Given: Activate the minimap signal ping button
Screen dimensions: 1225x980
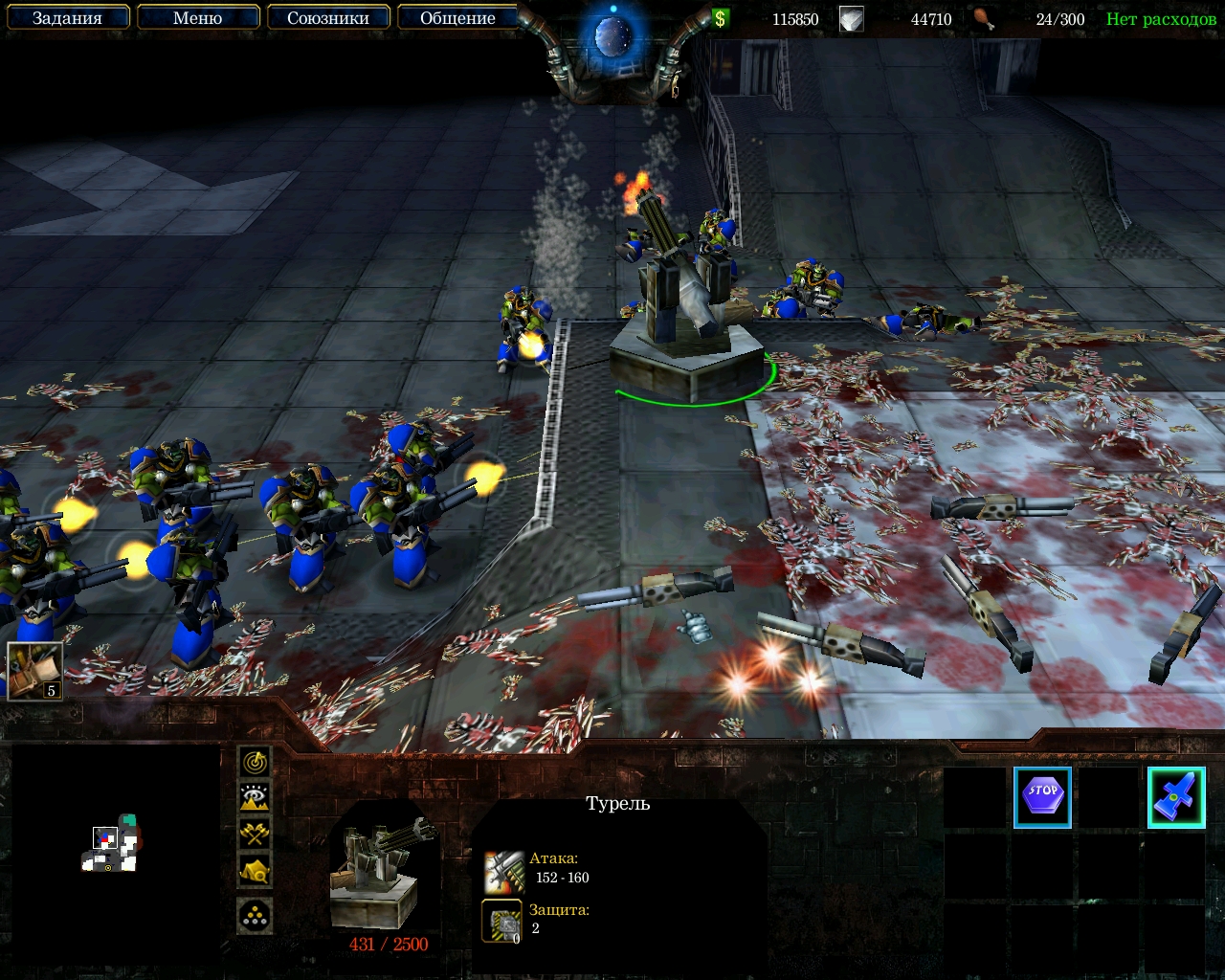Looking at the screenshot, I should (255, 763).
